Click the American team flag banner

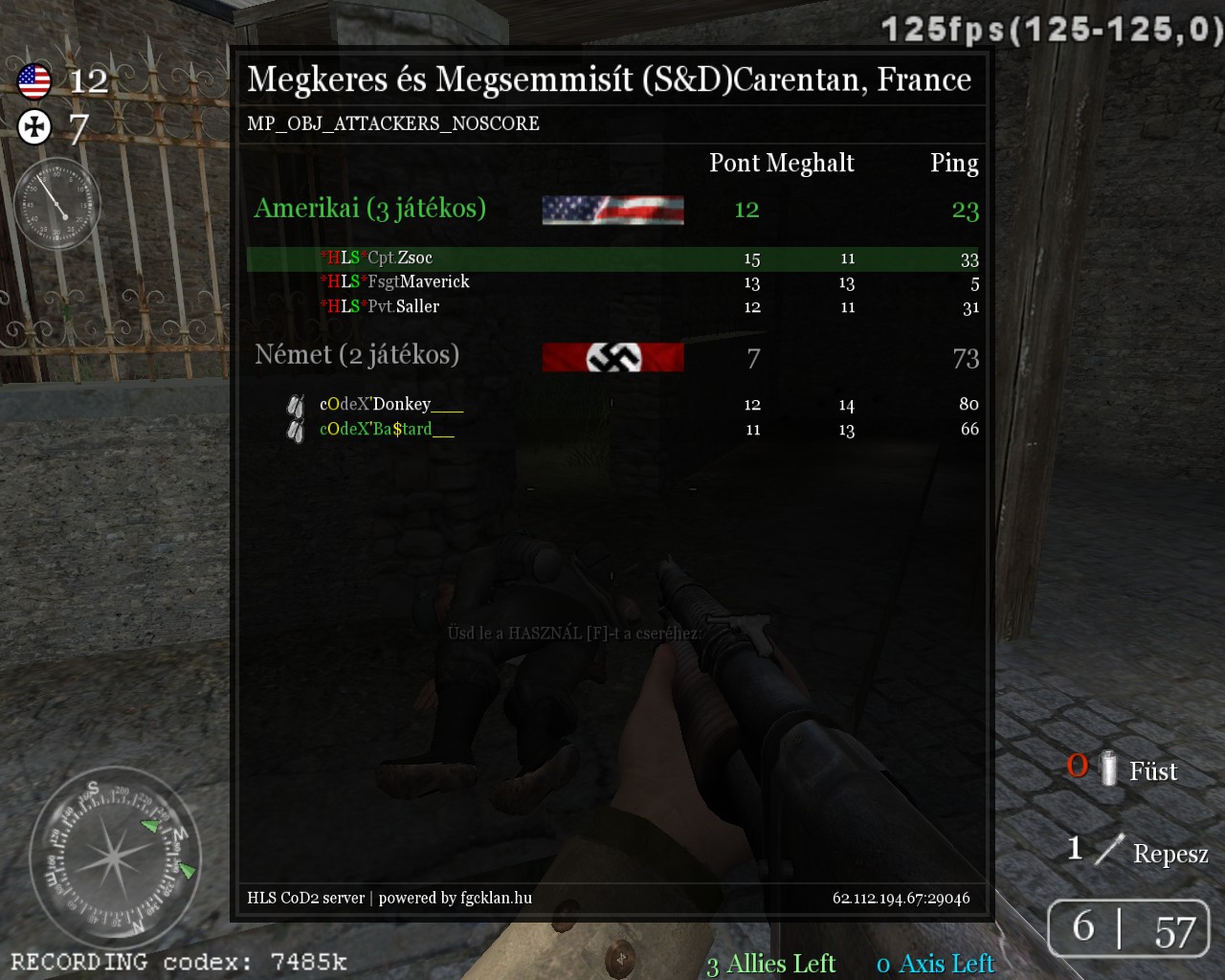[612, 210]
